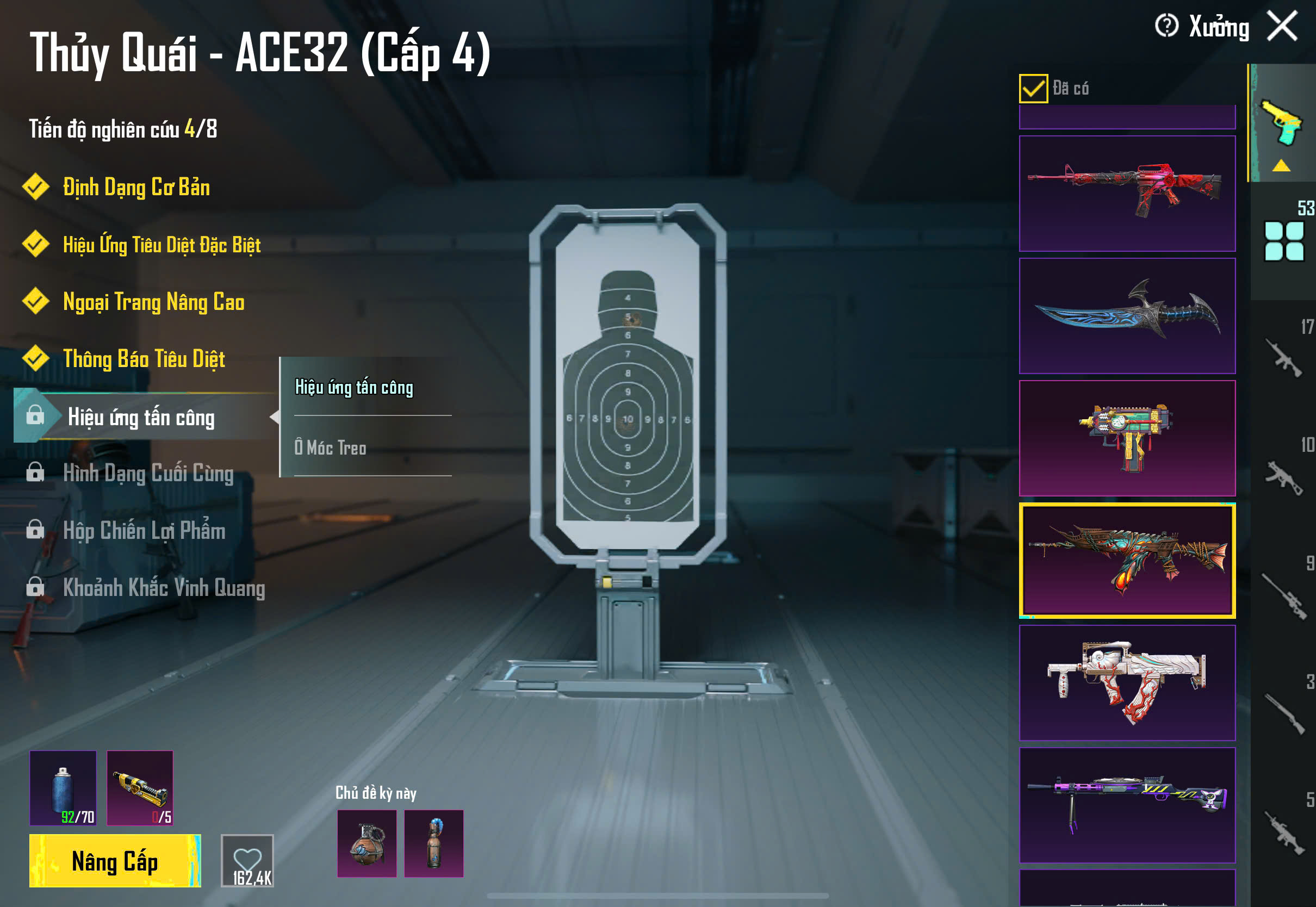Toggle the "Đã có" owned filter checkbox
This screenshot has height=907, width=1316.
[1033, 89]
